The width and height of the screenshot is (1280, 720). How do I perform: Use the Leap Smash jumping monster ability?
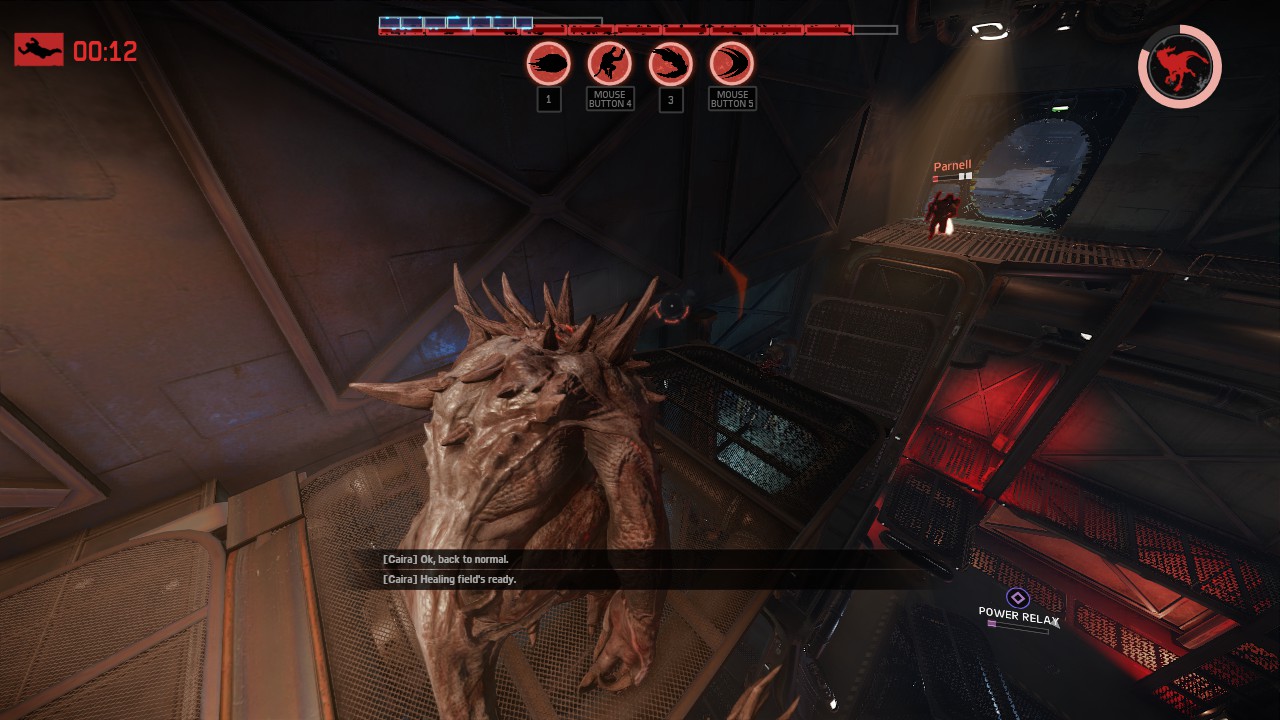click(610, 65)
